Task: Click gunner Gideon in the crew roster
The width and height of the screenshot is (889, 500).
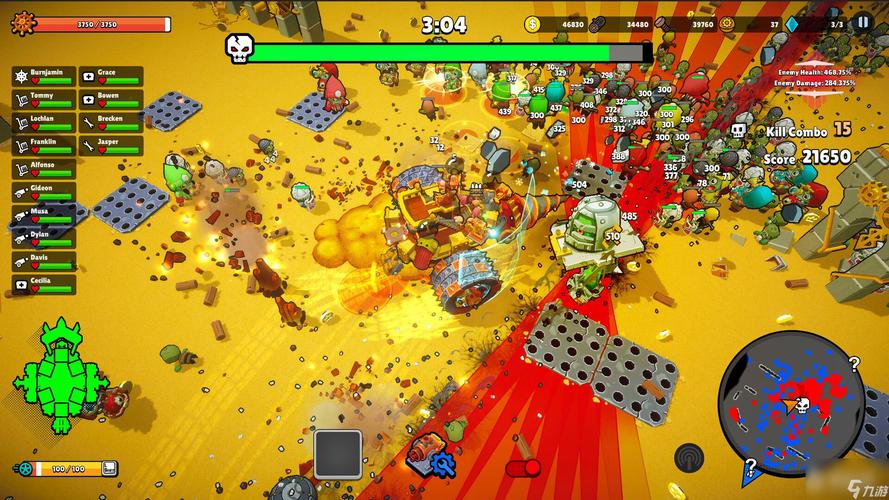Action: [x=43, y=192]
